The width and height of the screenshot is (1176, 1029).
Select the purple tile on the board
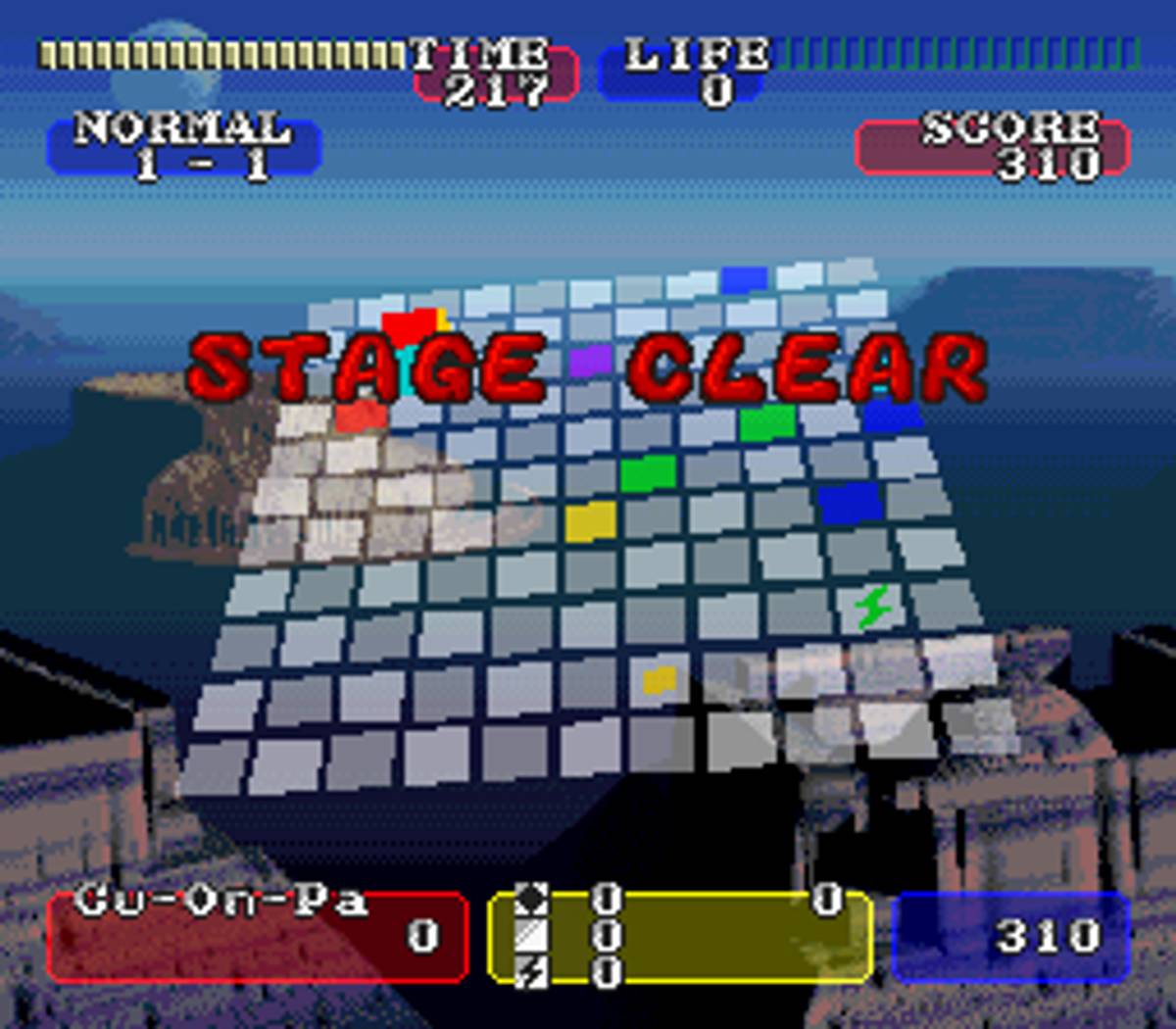pos(590,359)
